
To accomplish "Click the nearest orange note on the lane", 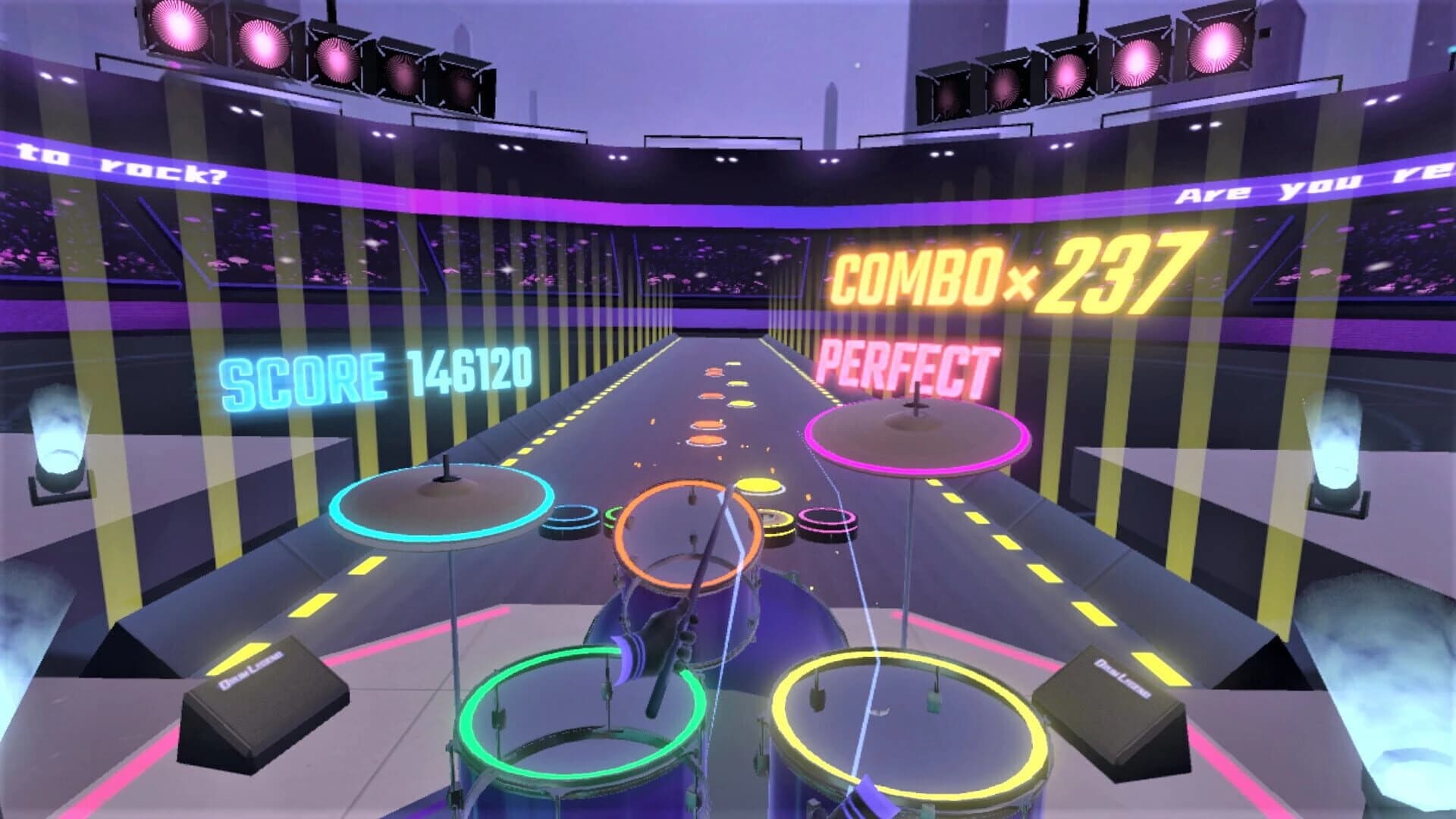I will point(705,440).
